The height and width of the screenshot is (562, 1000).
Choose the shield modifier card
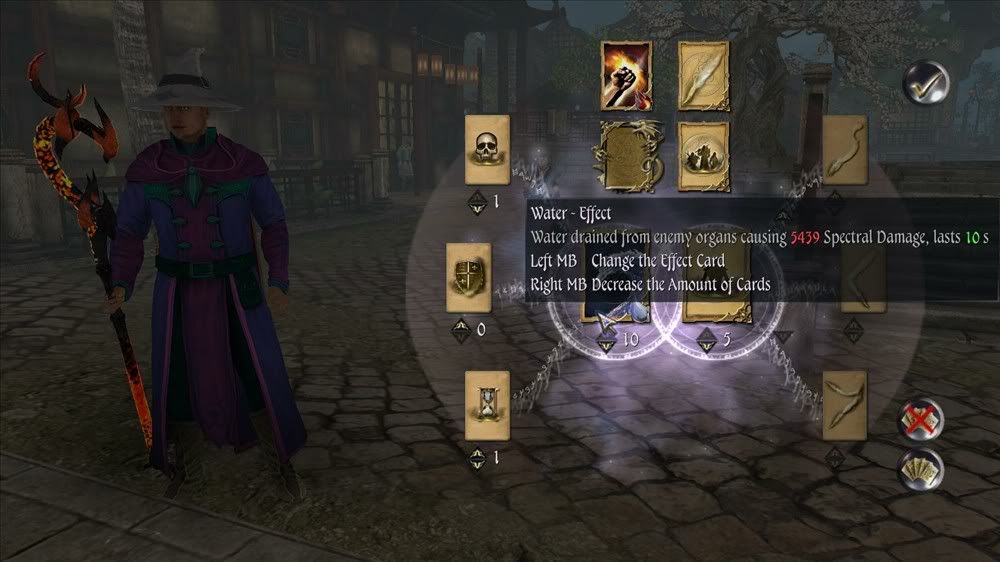click(468, 277)
